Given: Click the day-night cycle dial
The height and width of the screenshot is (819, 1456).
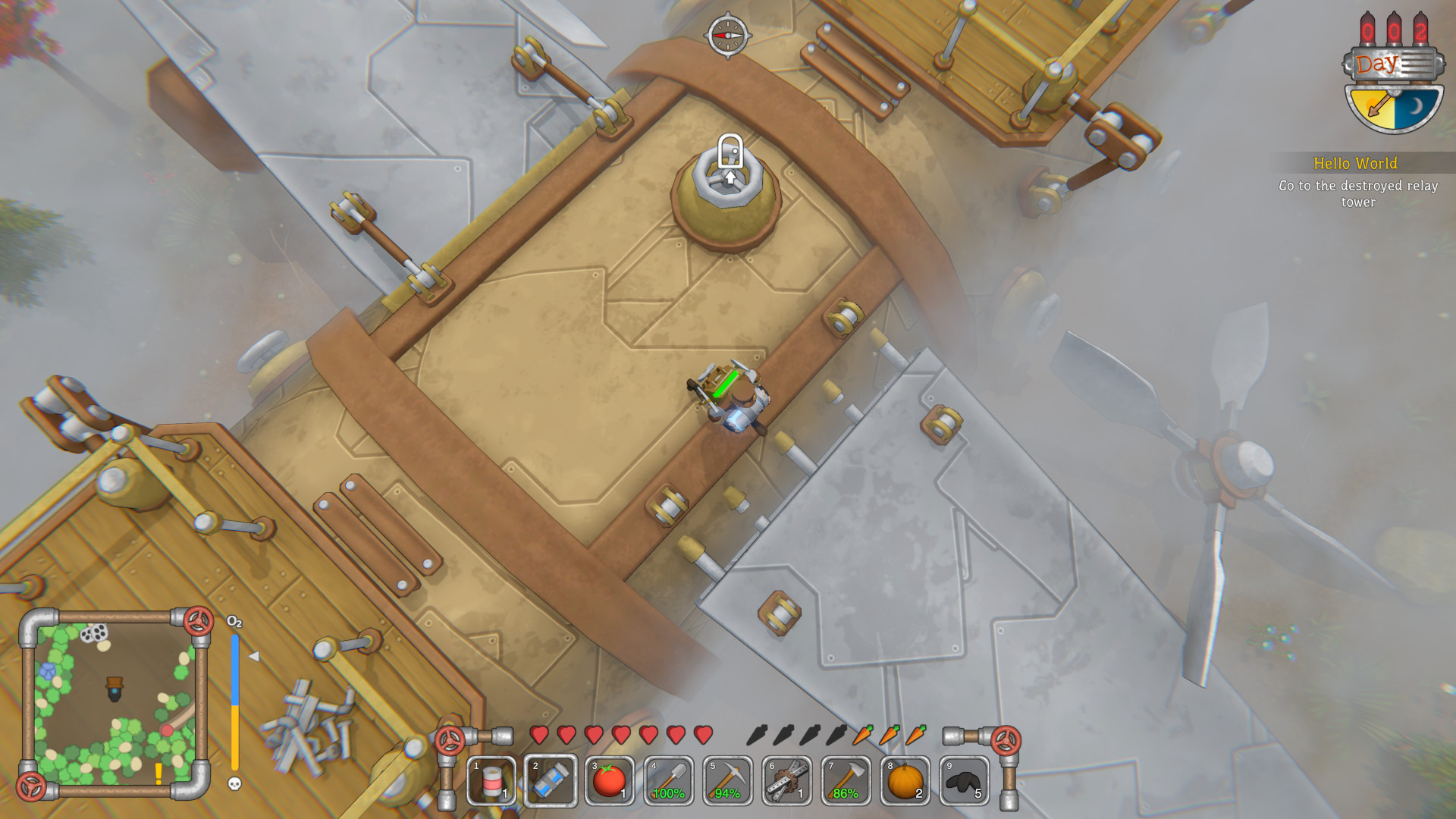Looking at the screenshot, I should click(x=1394, y=106).
